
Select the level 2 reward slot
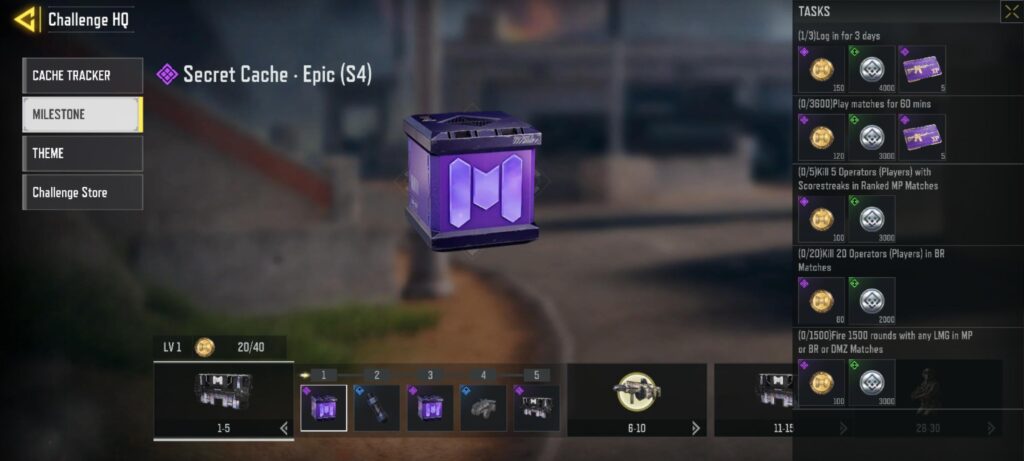point(377,408)
